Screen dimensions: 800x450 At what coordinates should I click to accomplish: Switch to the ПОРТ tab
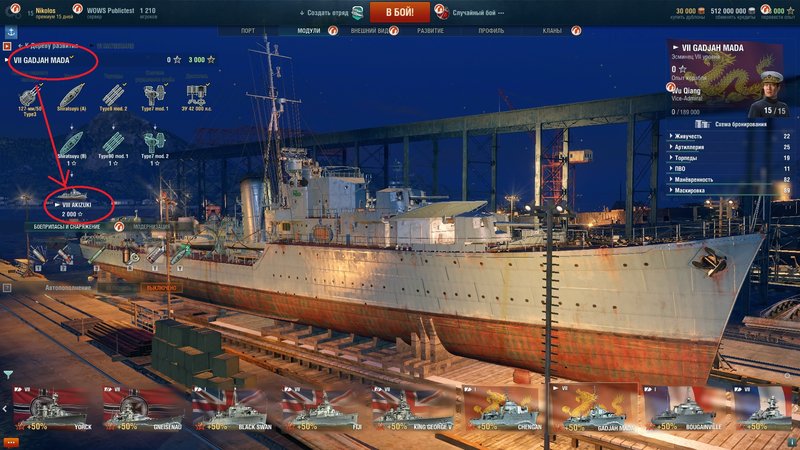tap(255, 31)
